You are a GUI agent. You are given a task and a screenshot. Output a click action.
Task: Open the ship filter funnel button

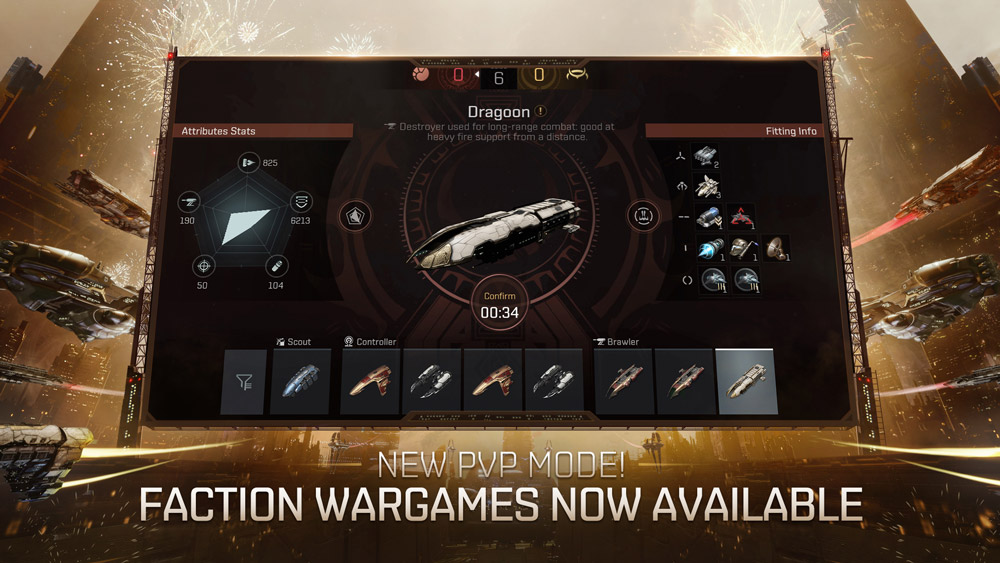[x=243, y=381]
